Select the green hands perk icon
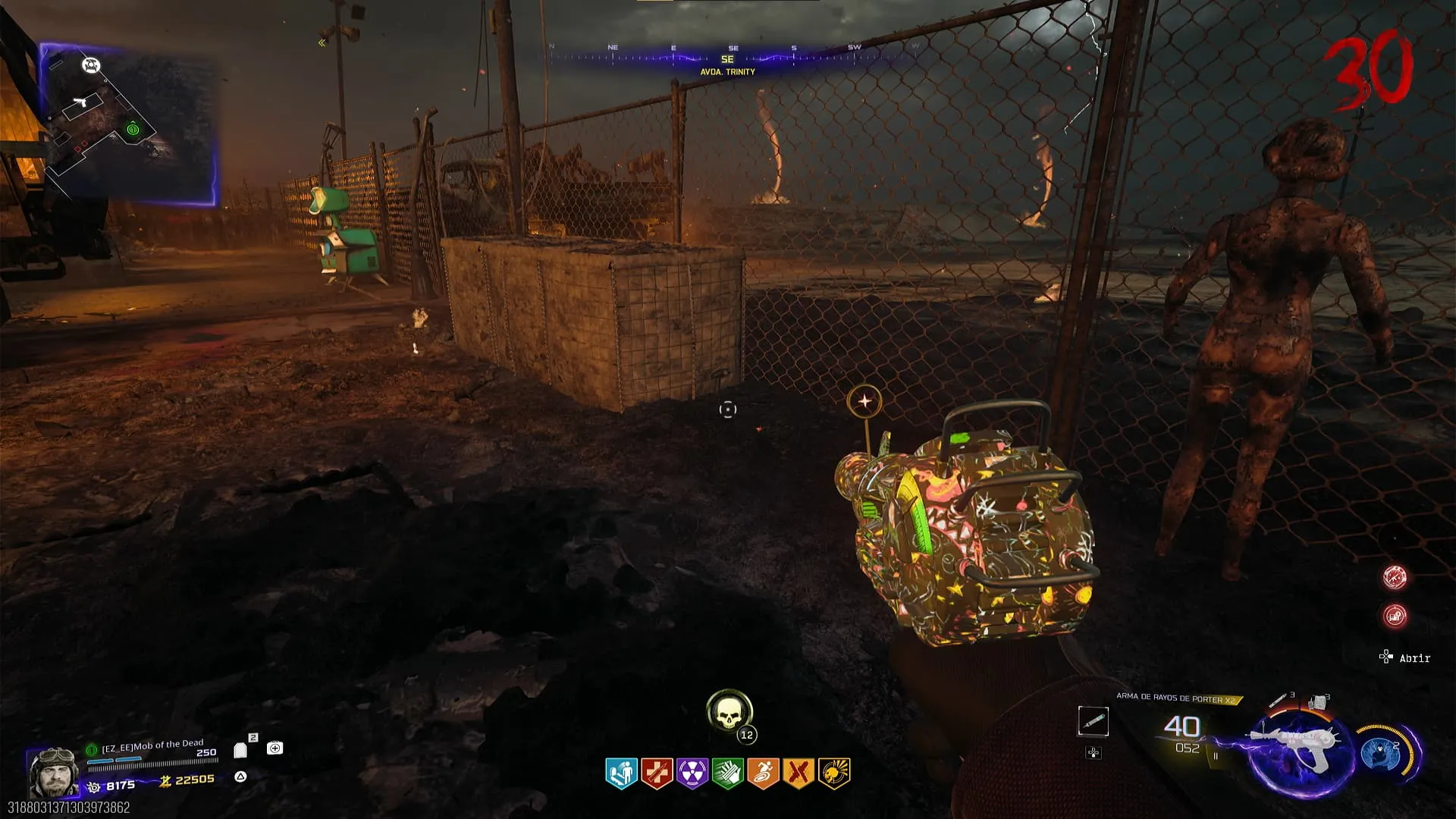 pyautogui.click(x=728, y=773)
